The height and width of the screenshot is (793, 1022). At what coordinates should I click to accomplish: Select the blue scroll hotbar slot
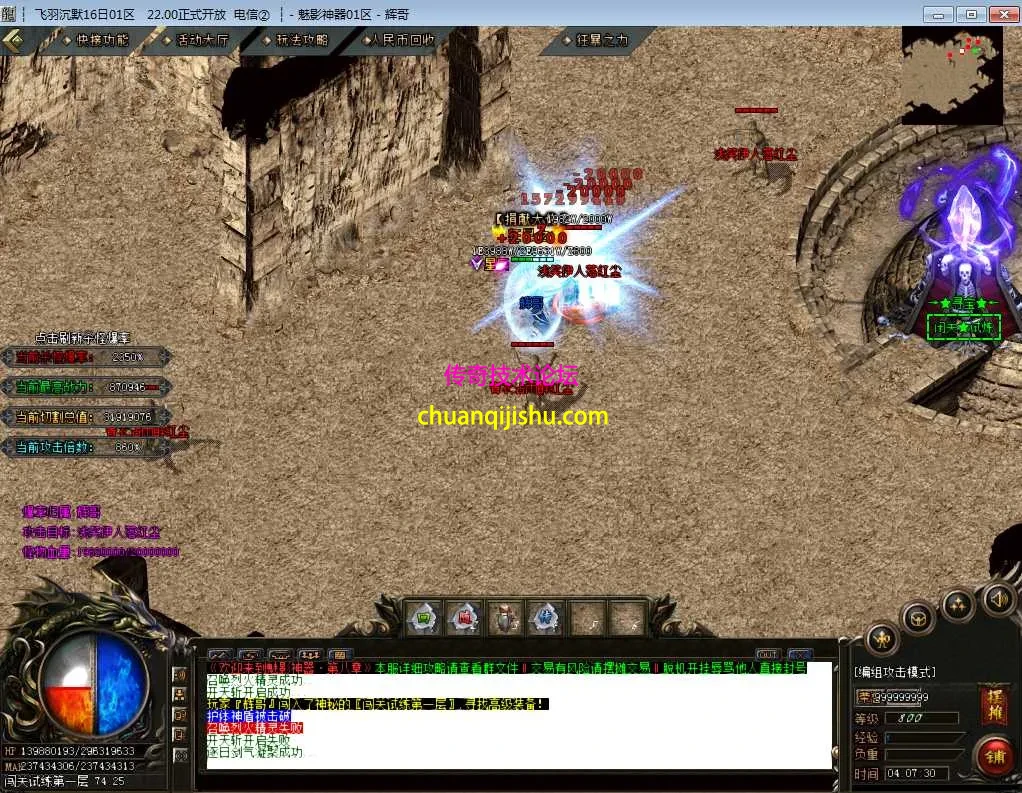tap(546, 618)
